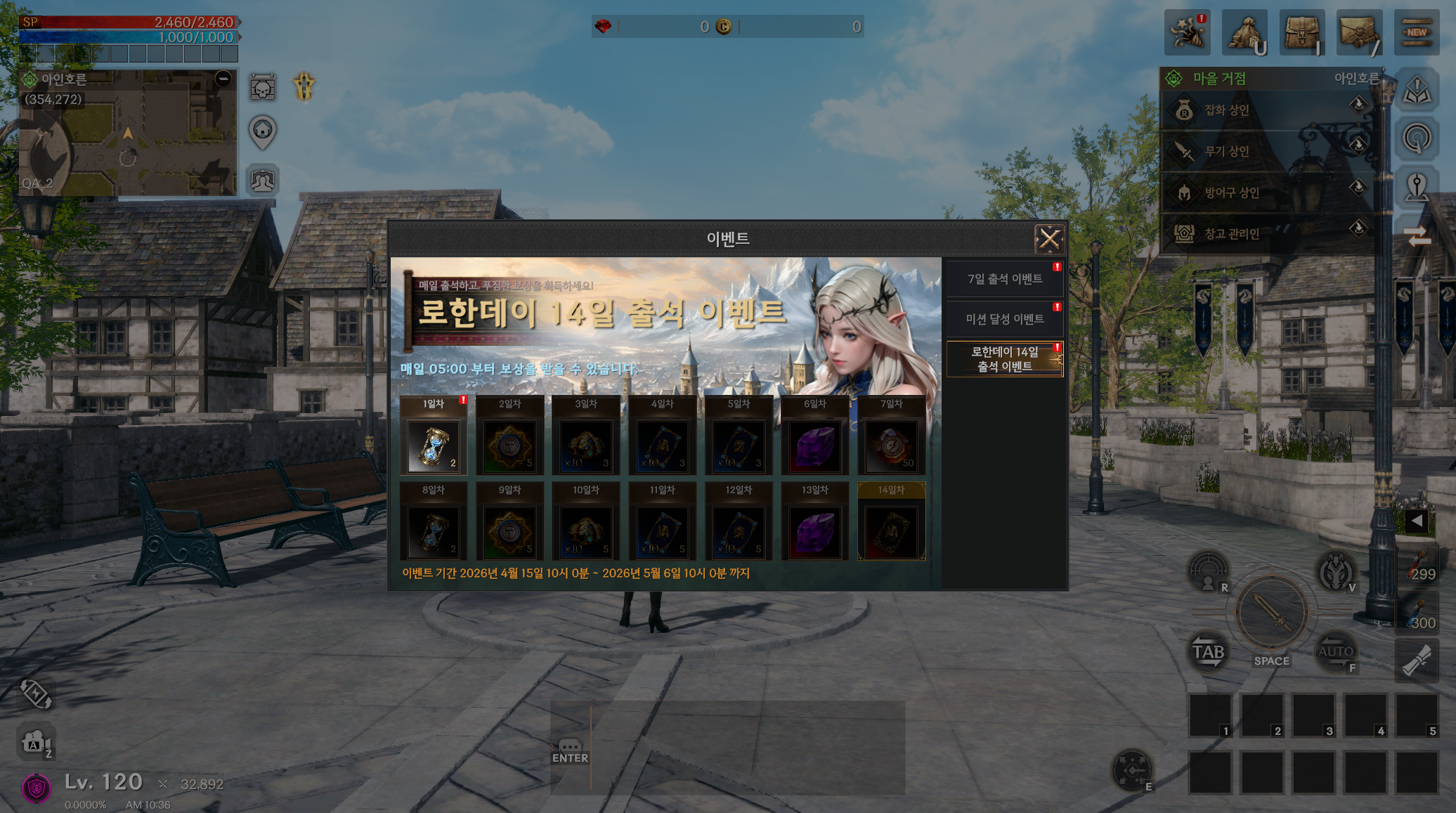Collapse the minimap with minus button
This screenshot has height=813, width=1456.
pyautogui.click(x=223, y=79)
